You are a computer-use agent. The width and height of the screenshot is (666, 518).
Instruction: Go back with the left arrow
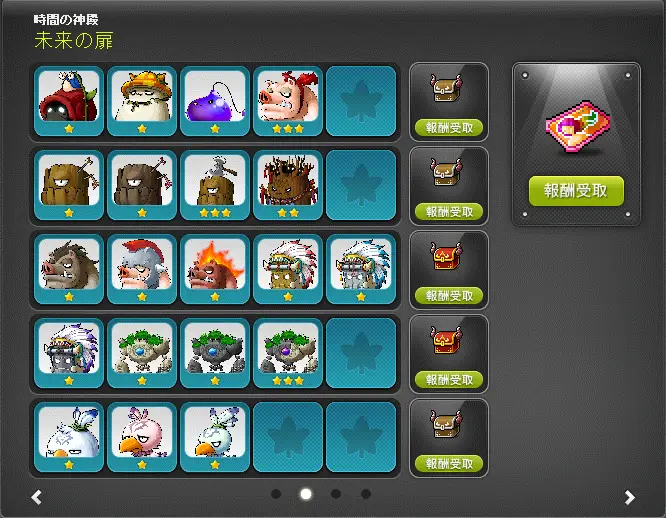point(36,497)
